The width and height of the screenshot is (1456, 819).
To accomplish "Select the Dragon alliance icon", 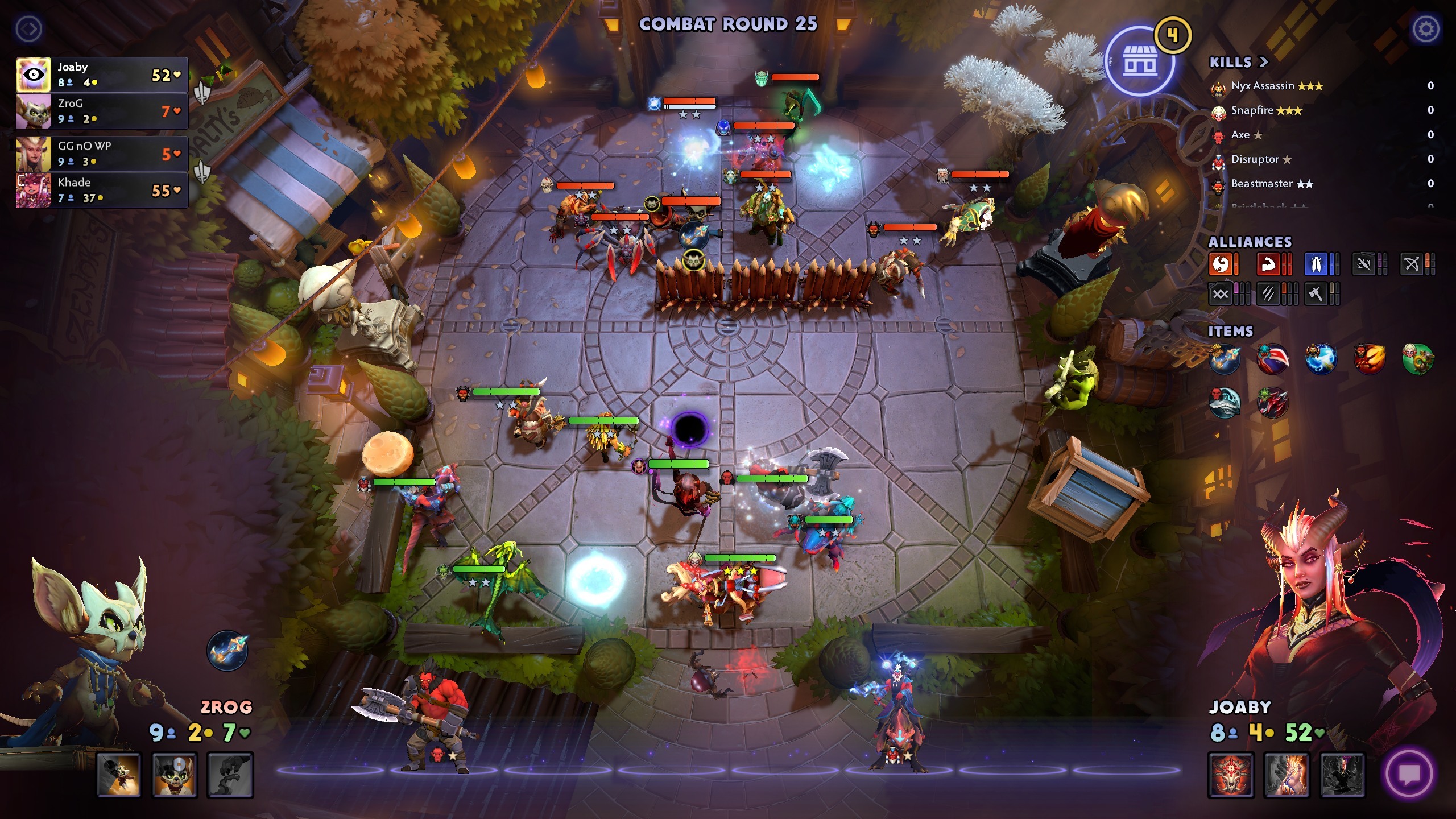I will coord(1221,264).
